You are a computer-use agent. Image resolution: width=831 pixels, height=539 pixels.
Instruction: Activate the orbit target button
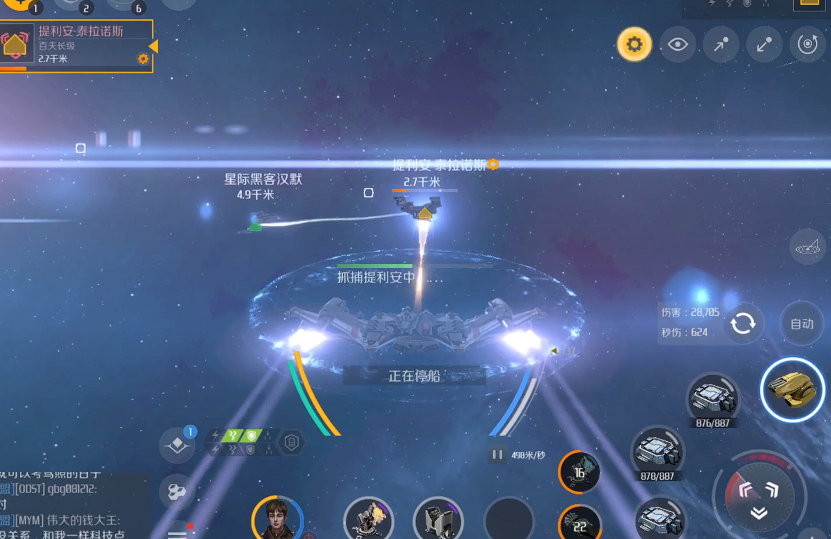click(x=807, y=44)
